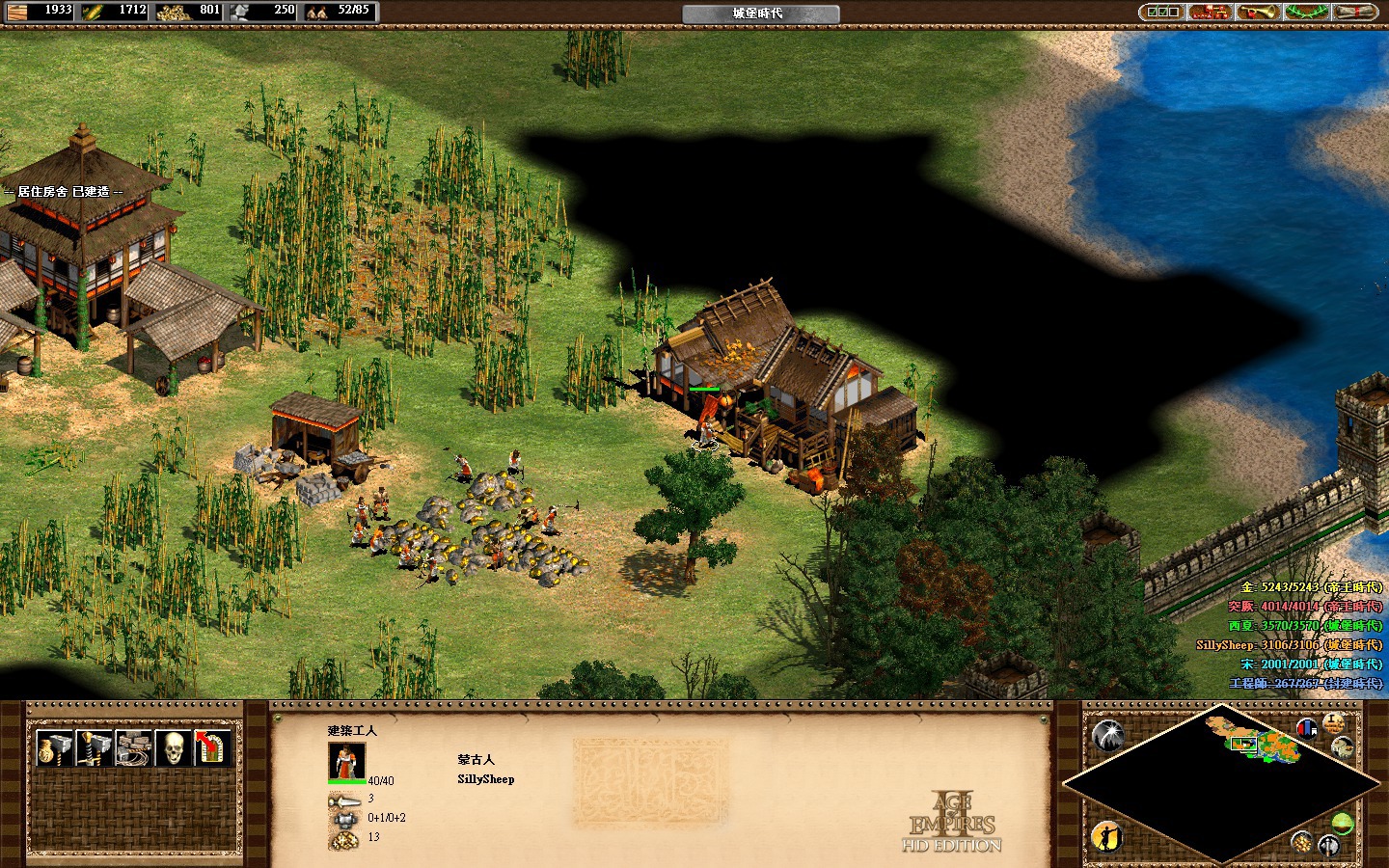
Task: Open the military buildings construction menu
Action: click(x=93, y=748)
